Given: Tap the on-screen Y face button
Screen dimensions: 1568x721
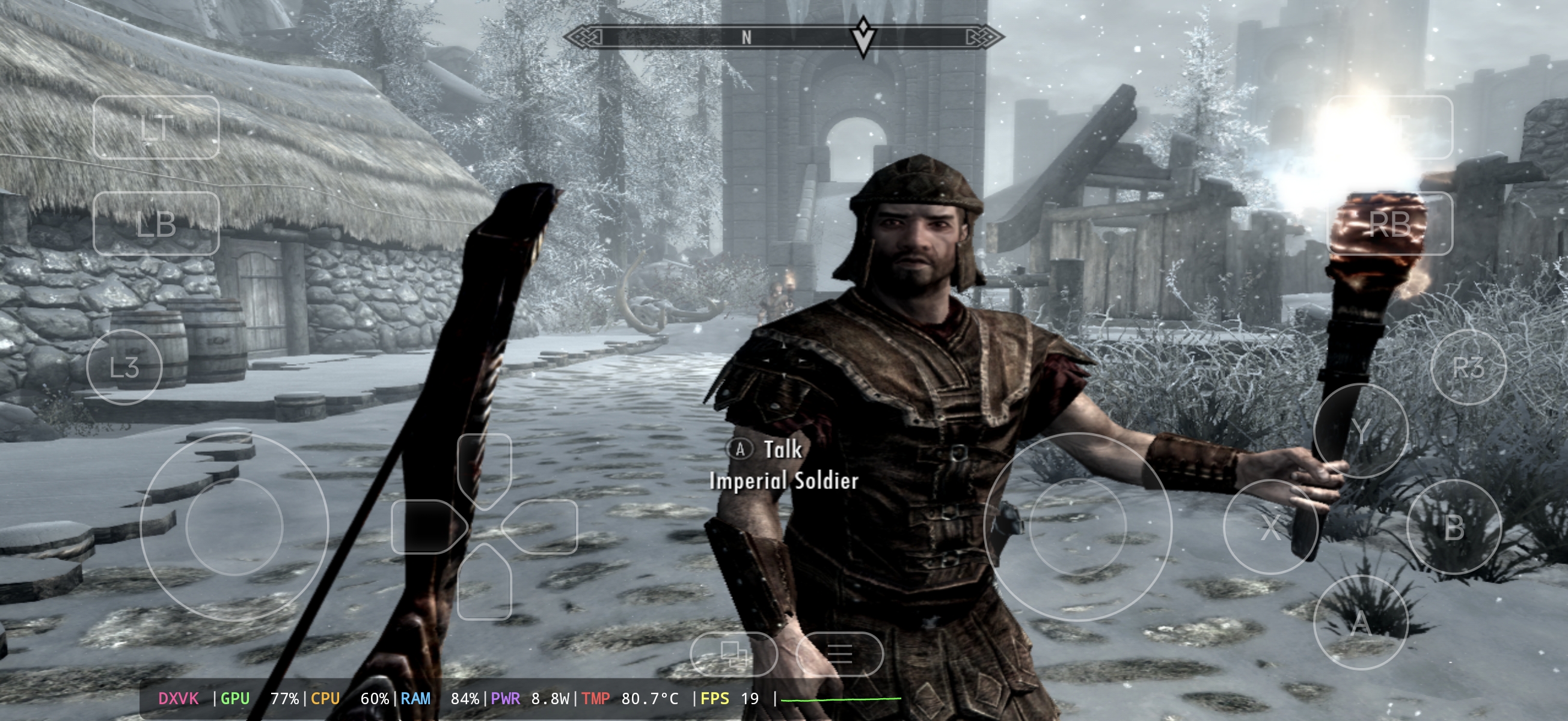Looking at the screenshot, I should (1361, 430).
